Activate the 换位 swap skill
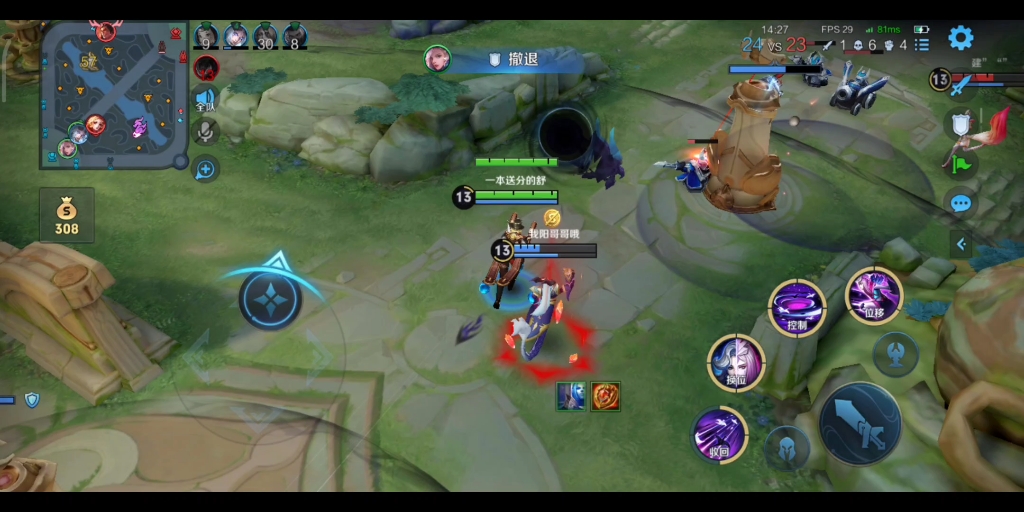The width and height of the screenshot is (1024, 512). pyautogui.click(x=737, y=362)
